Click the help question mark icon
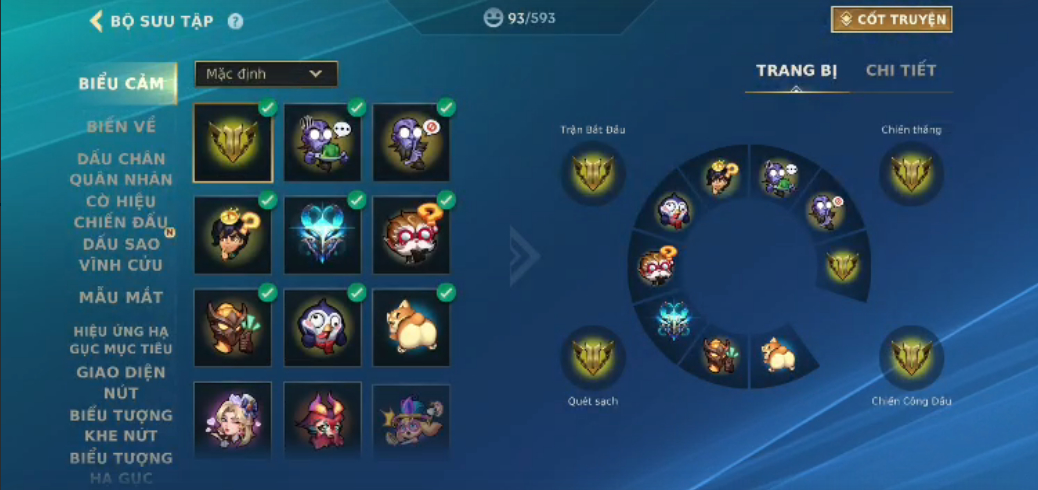Viewport: 1038px width, 490px height. point(235,21)
